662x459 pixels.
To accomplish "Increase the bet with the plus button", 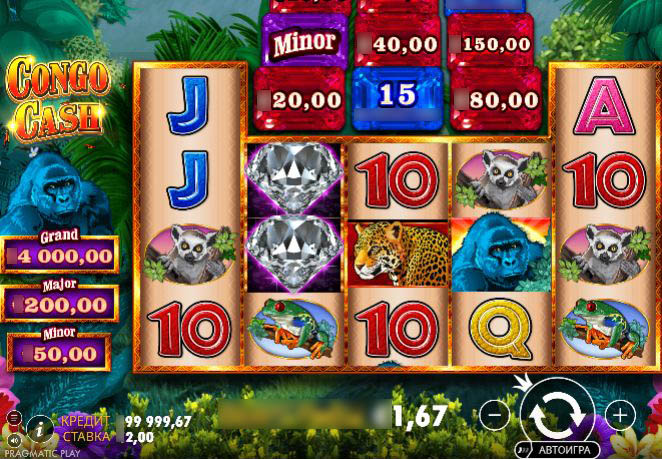I will 620,413.
